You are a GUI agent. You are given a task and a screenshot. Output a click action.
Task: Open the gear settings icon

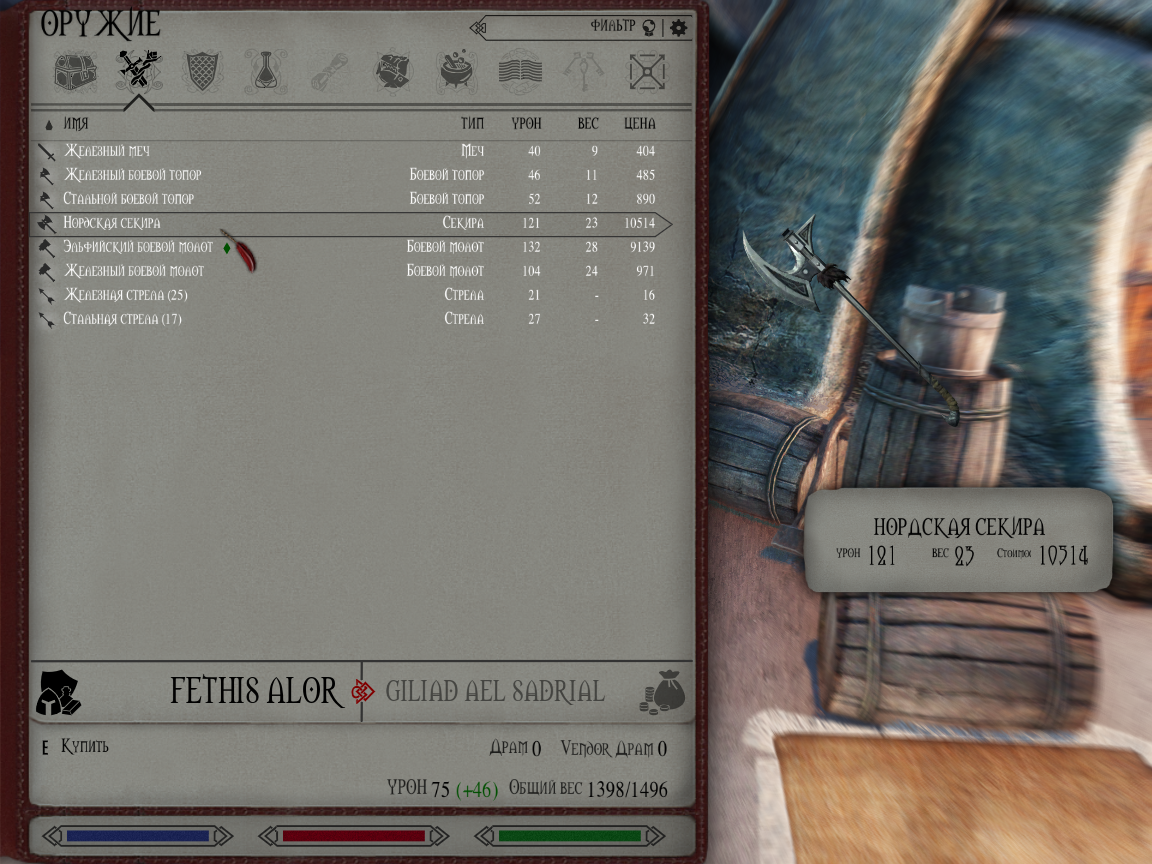coord(679,28)
